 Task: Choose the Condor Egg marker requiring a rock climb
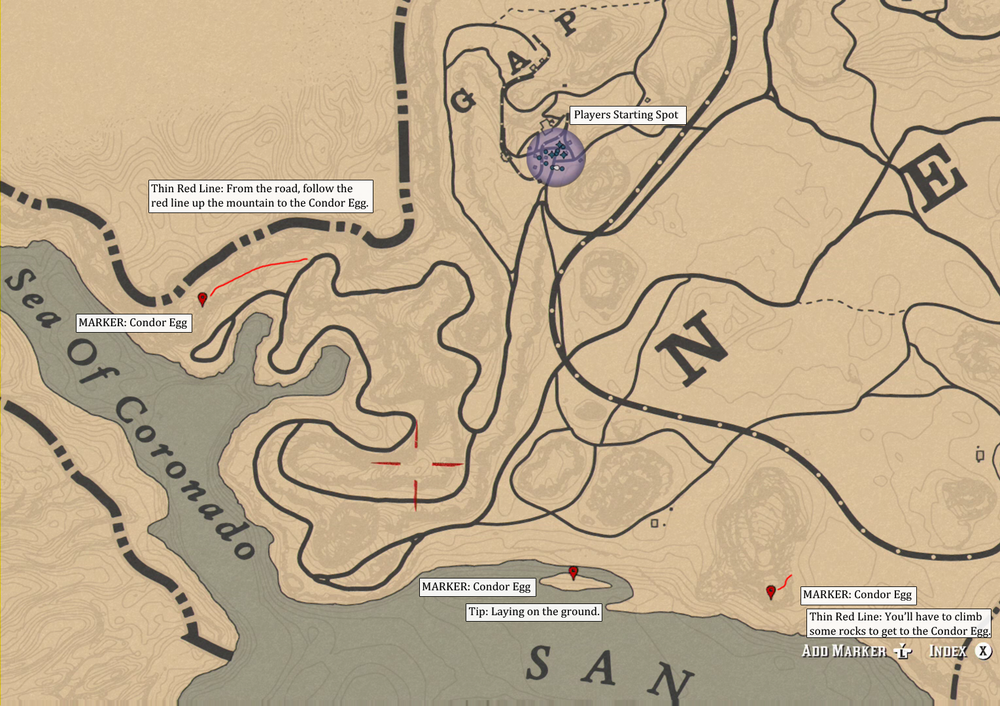pyautogui.click(x=770, y=592)
